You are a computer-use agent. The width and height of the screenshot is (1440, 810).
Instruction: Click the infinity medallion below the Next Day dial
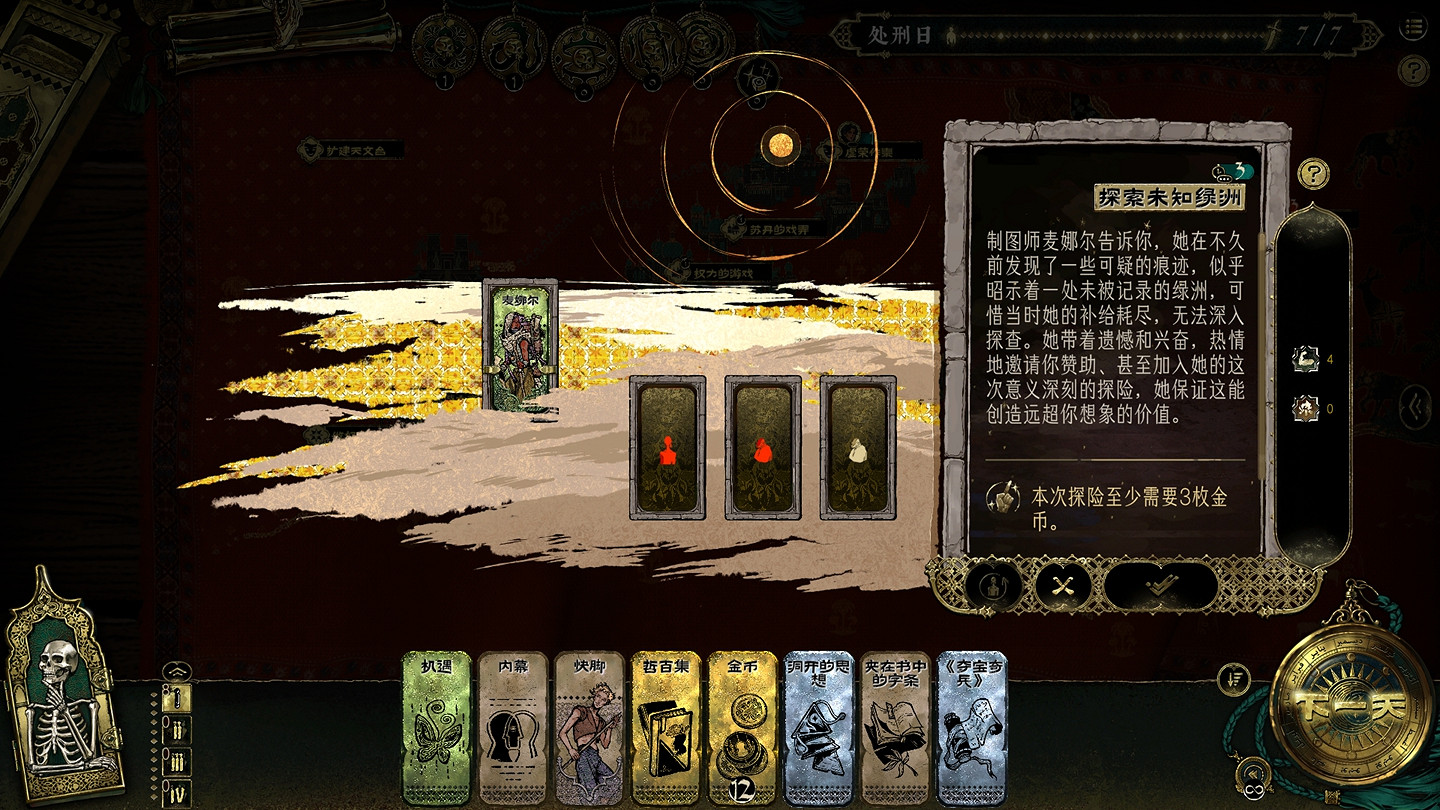pyautogui.click(x=1253, y=792)
